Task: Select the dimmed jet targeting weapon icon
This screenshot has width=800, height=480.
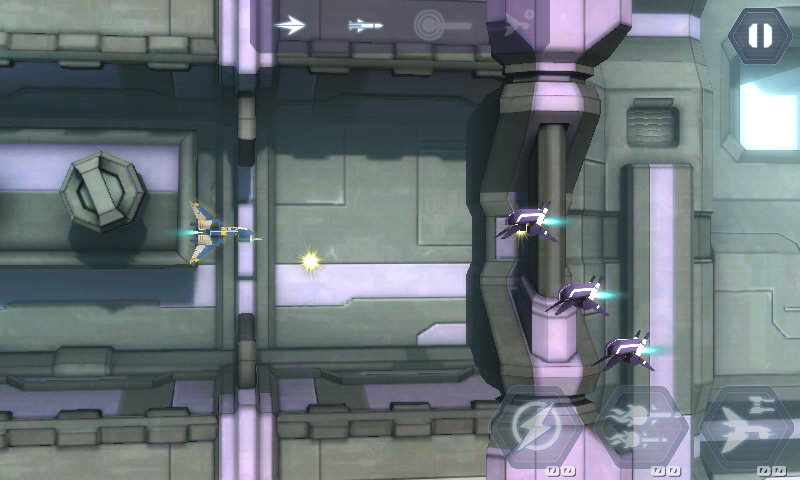Action: click(x=518, y=25)
